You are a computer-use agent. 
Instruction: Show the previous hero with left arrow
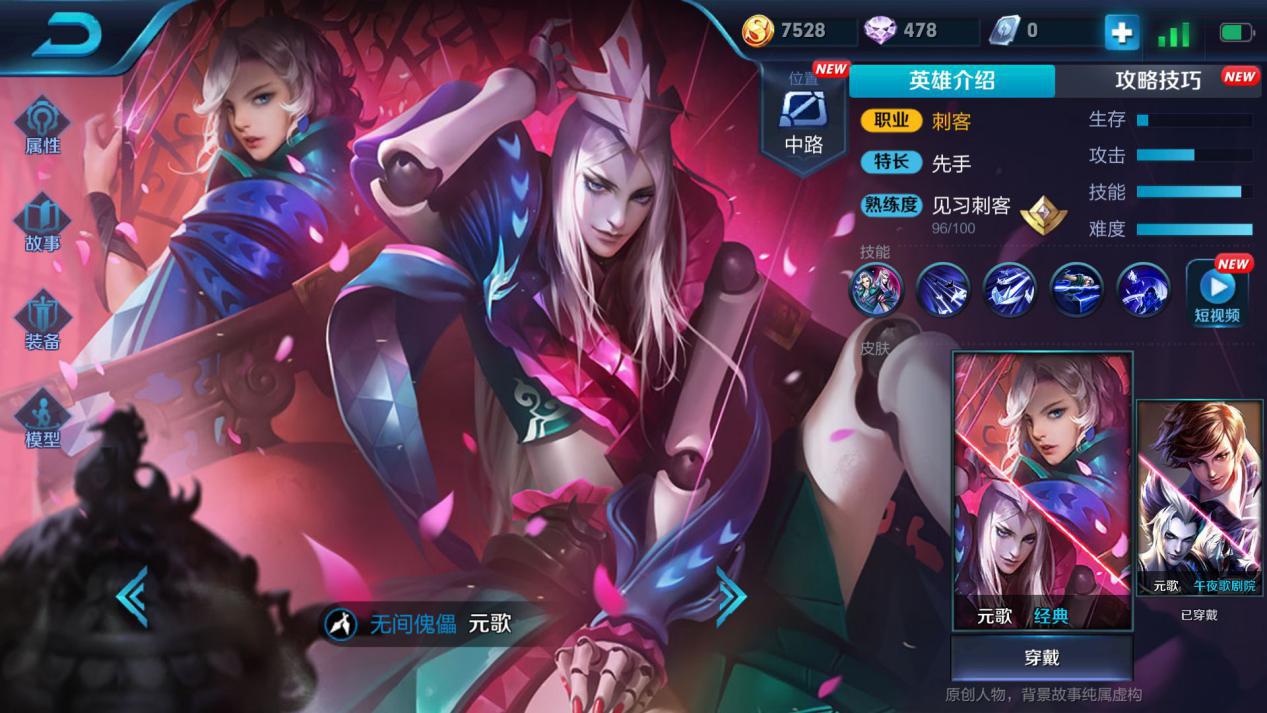click(x=132, y=597)
